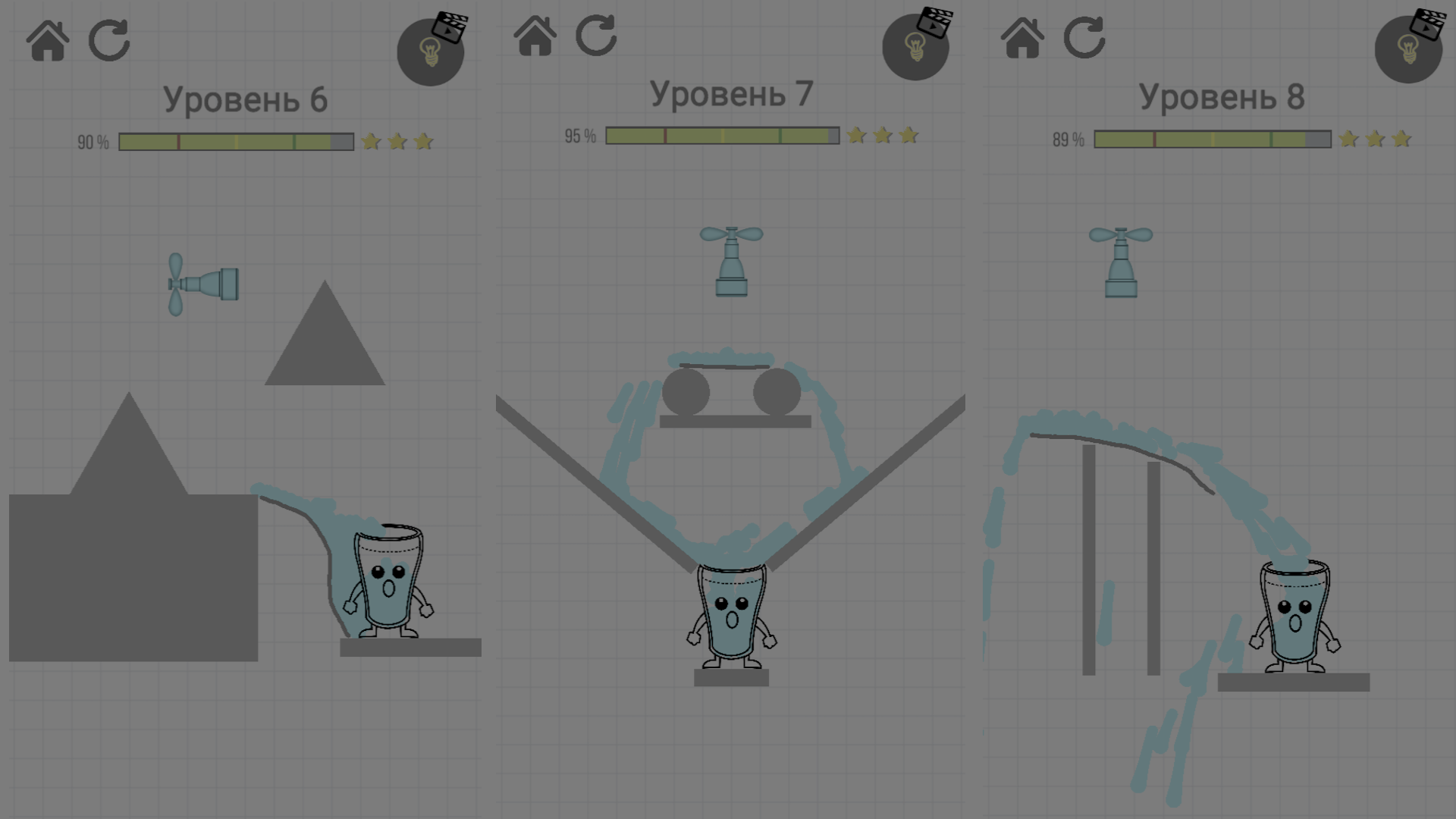Click the Уровень 8 title text
The height and width of the screenshot is (819, 1456).
(x=1222, y=97)
